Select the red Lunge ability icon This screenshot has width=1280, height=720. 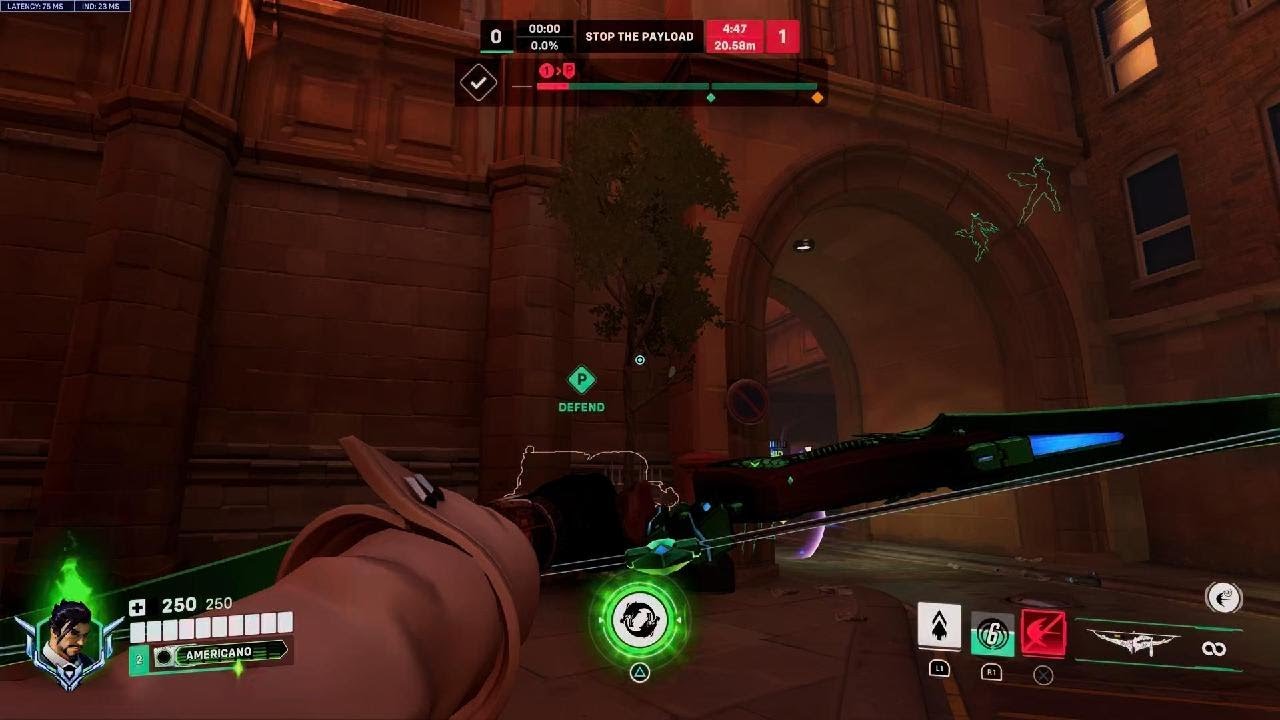(x=1043, y=634)
